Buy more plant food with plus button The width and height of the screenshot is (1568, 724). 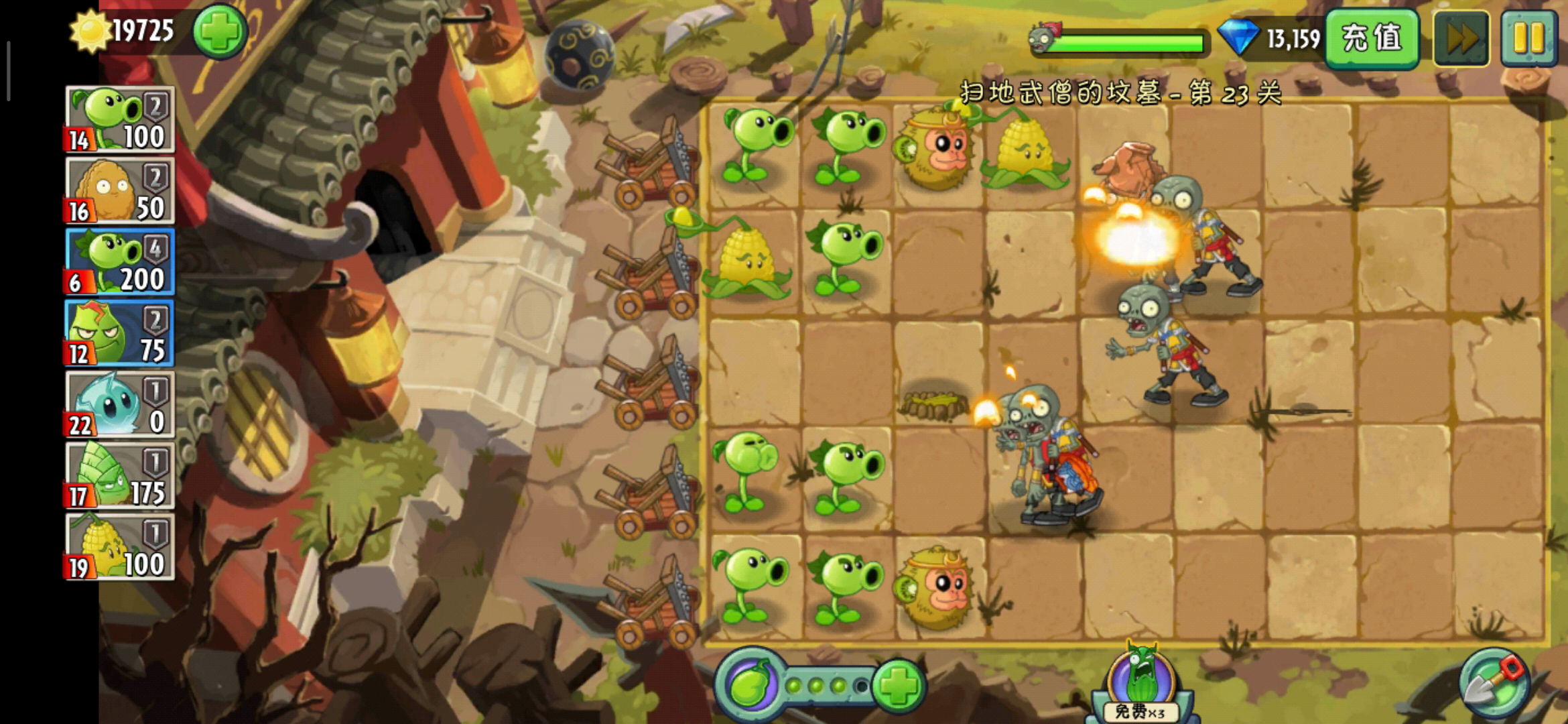pos(899,684)
